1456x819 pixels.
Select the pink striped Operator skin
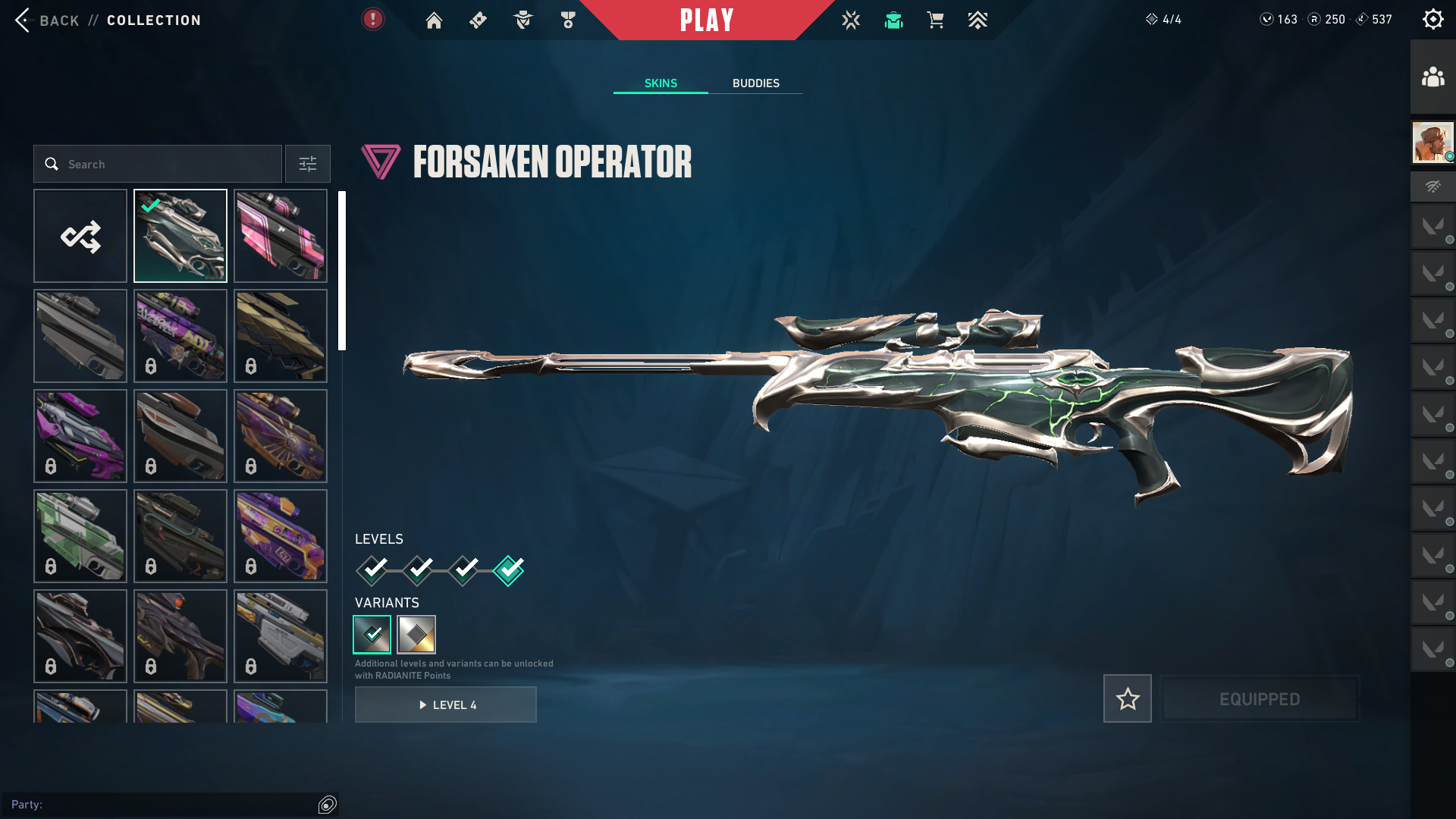(x=281, y=236)
